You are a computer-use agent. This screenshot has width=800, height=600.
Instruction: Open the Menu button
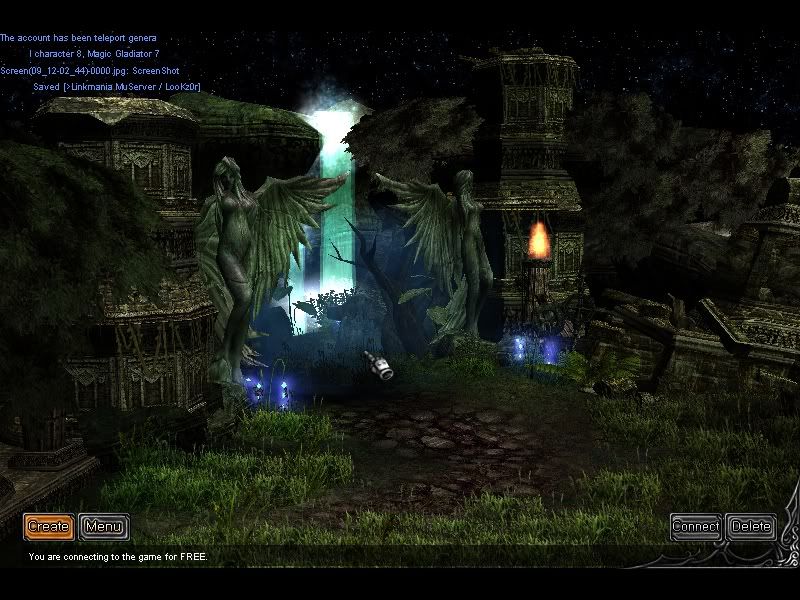[104, 526]
